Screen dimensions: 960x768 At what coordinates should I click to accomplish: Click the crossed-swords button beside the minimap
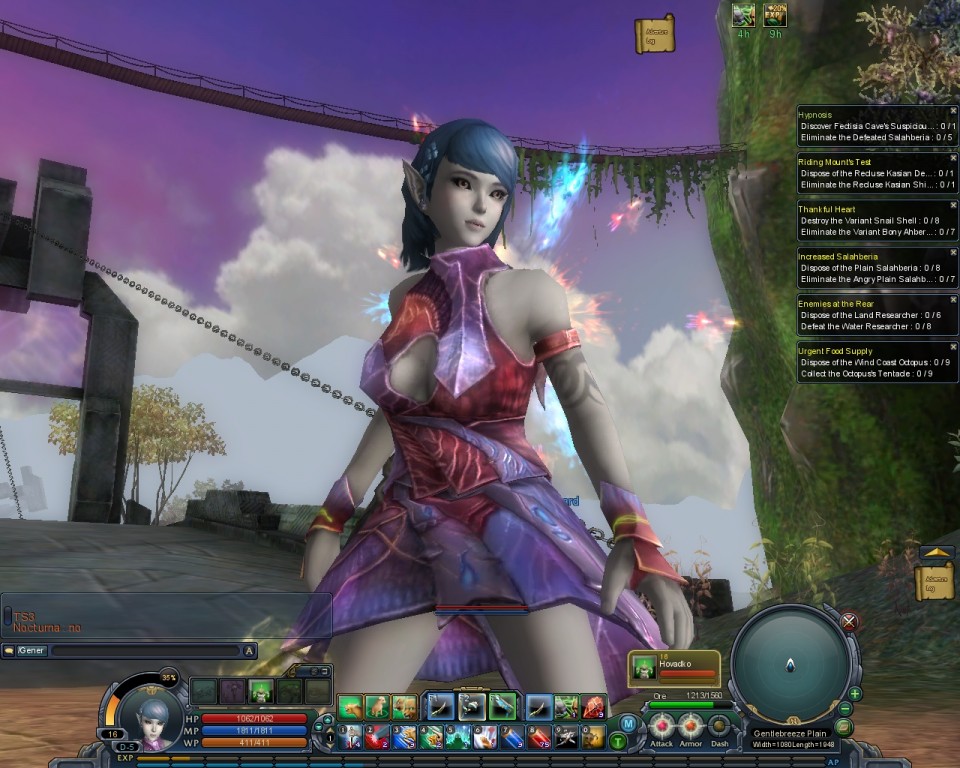(x=849, y=622)
